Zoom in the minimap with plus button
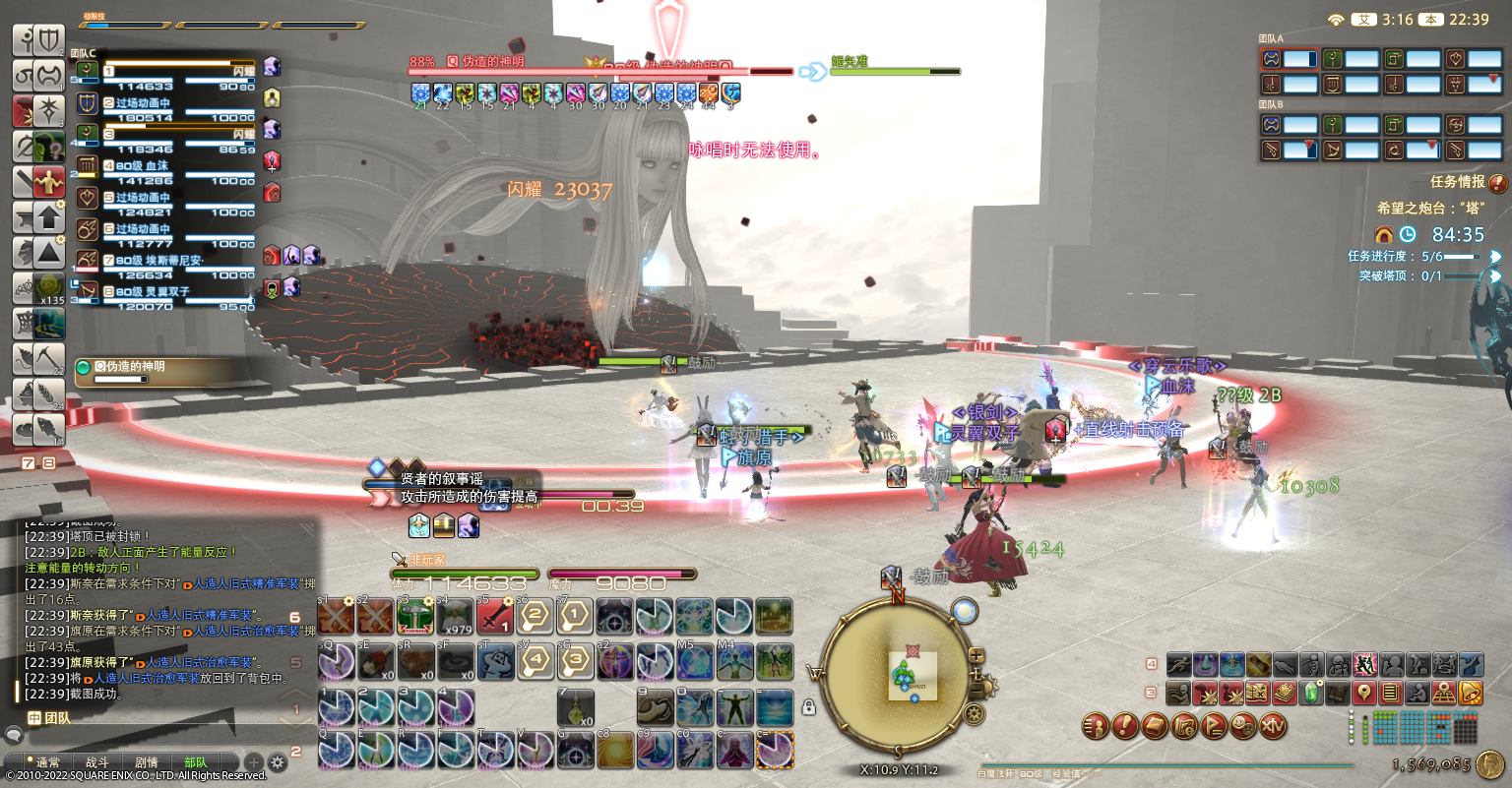Image resolution: width=1512 pixels, height=788 pixels. click(977, 655)
